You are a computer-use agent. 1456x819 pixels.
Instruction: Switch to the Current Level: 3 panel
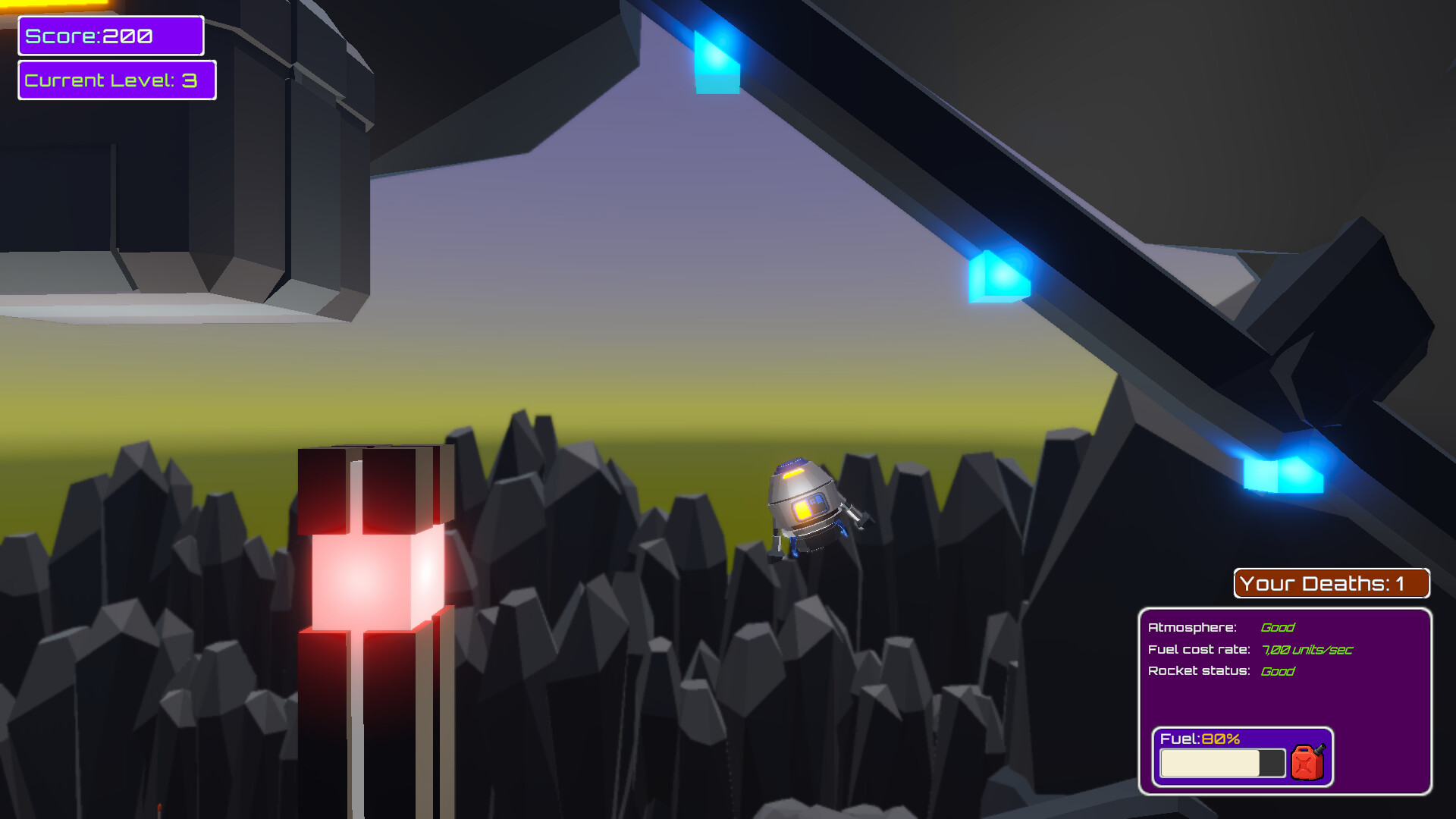tap(116, 80)
